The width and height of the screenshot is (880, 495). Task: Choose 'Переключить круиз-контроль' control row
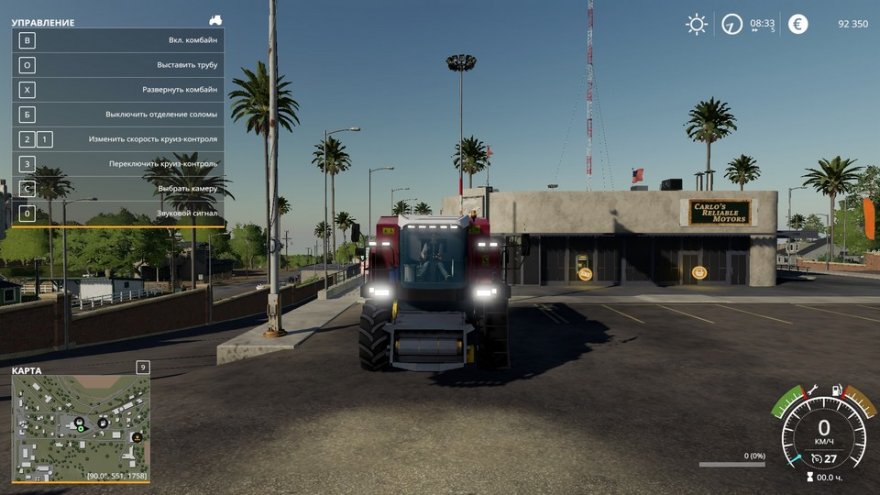tap(118, 164)
